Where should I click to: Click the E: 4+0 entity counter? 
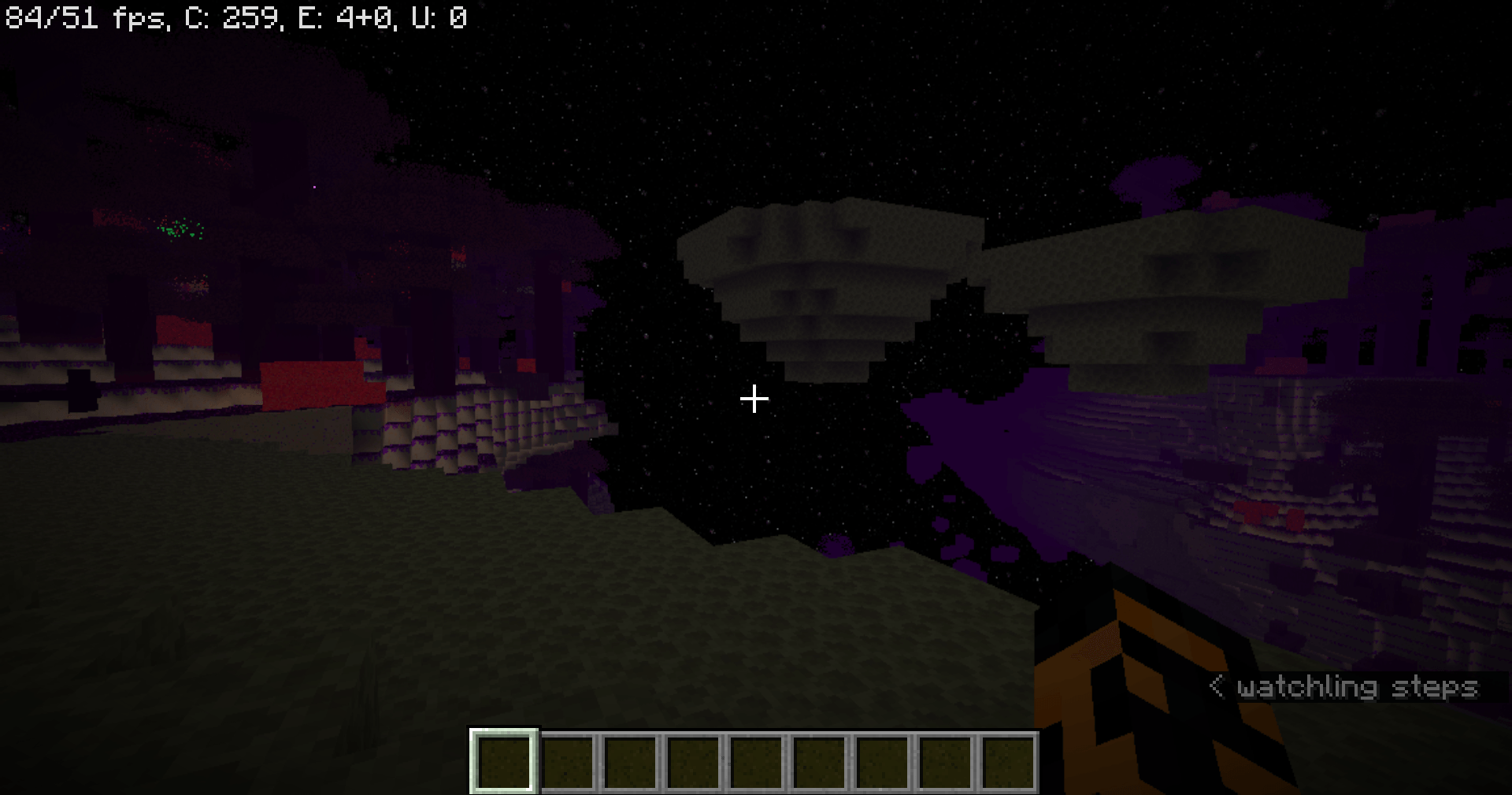tap(343, 17)
